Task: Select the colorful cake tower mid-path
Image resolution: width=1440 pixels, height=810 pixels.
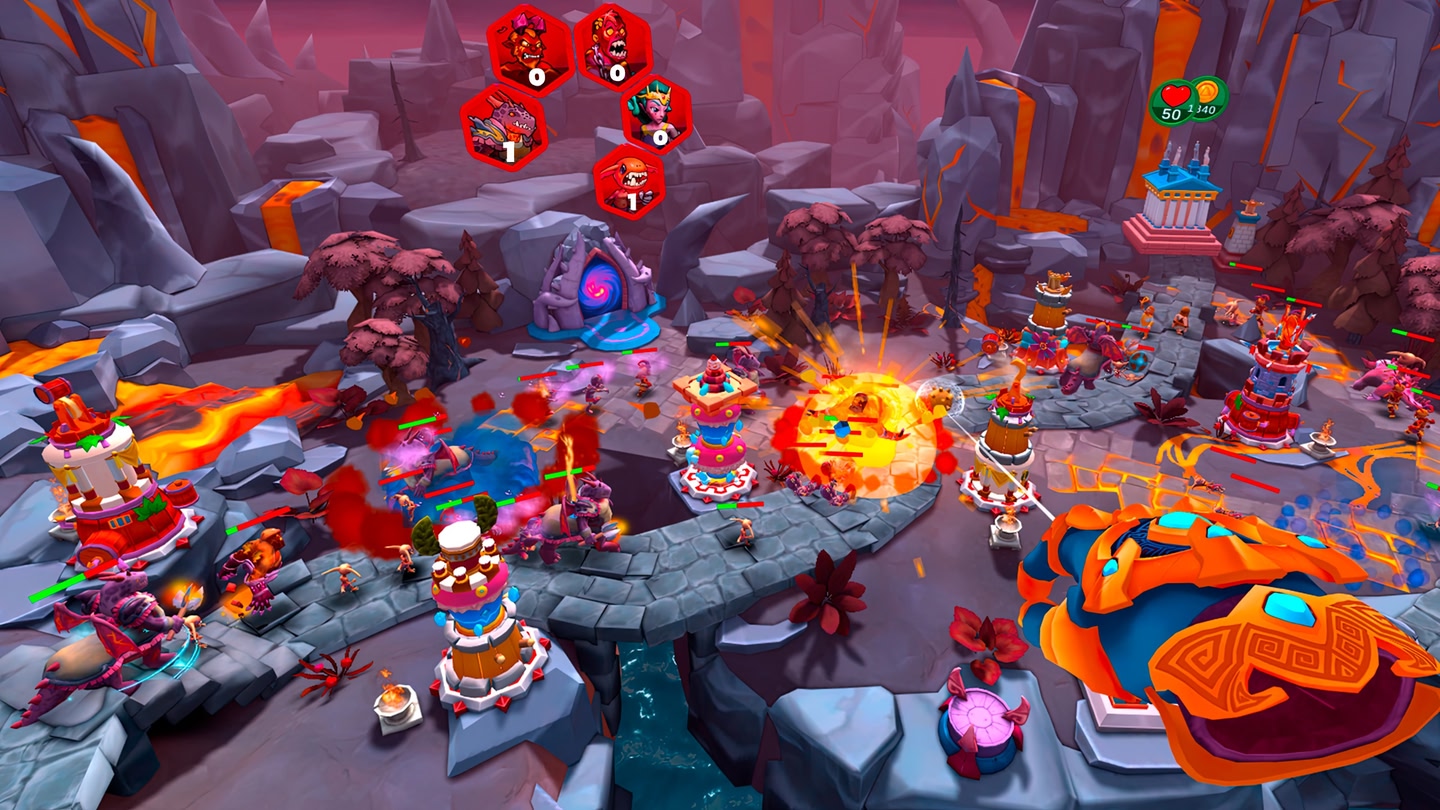Action: tap(715, 430)
